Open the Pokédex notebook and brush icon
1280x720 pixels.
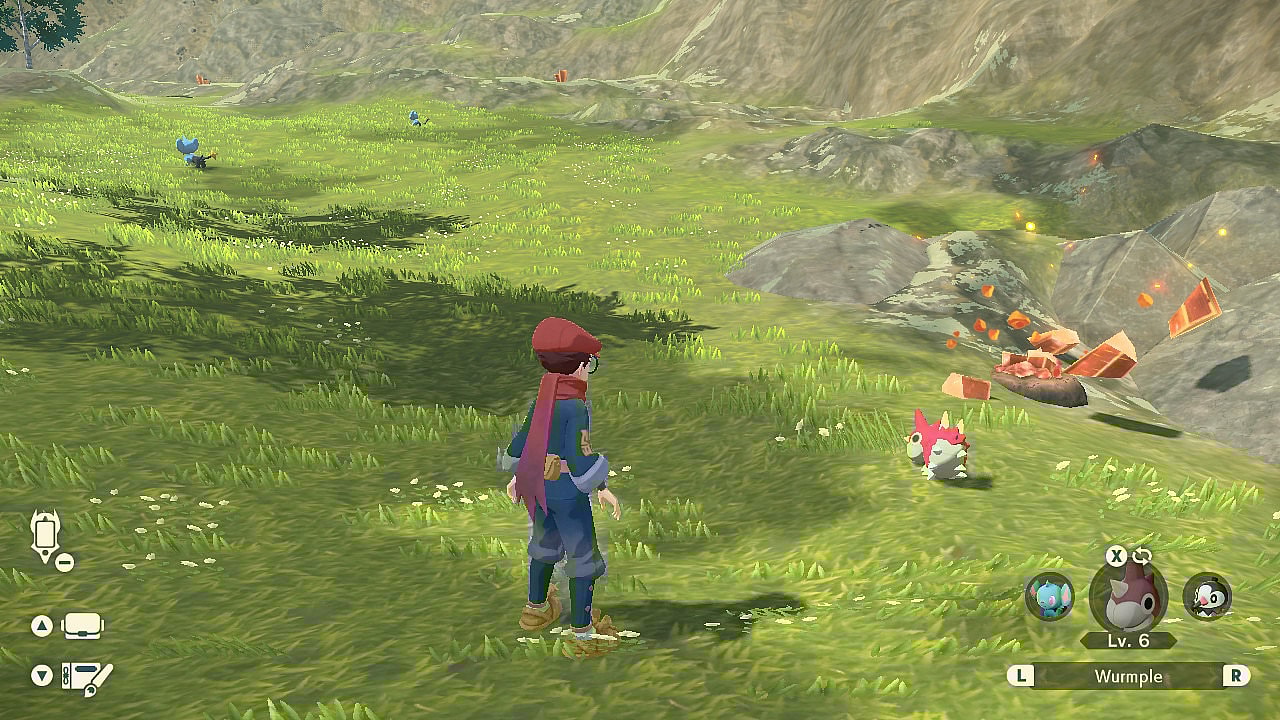click(x=86, y=678)
